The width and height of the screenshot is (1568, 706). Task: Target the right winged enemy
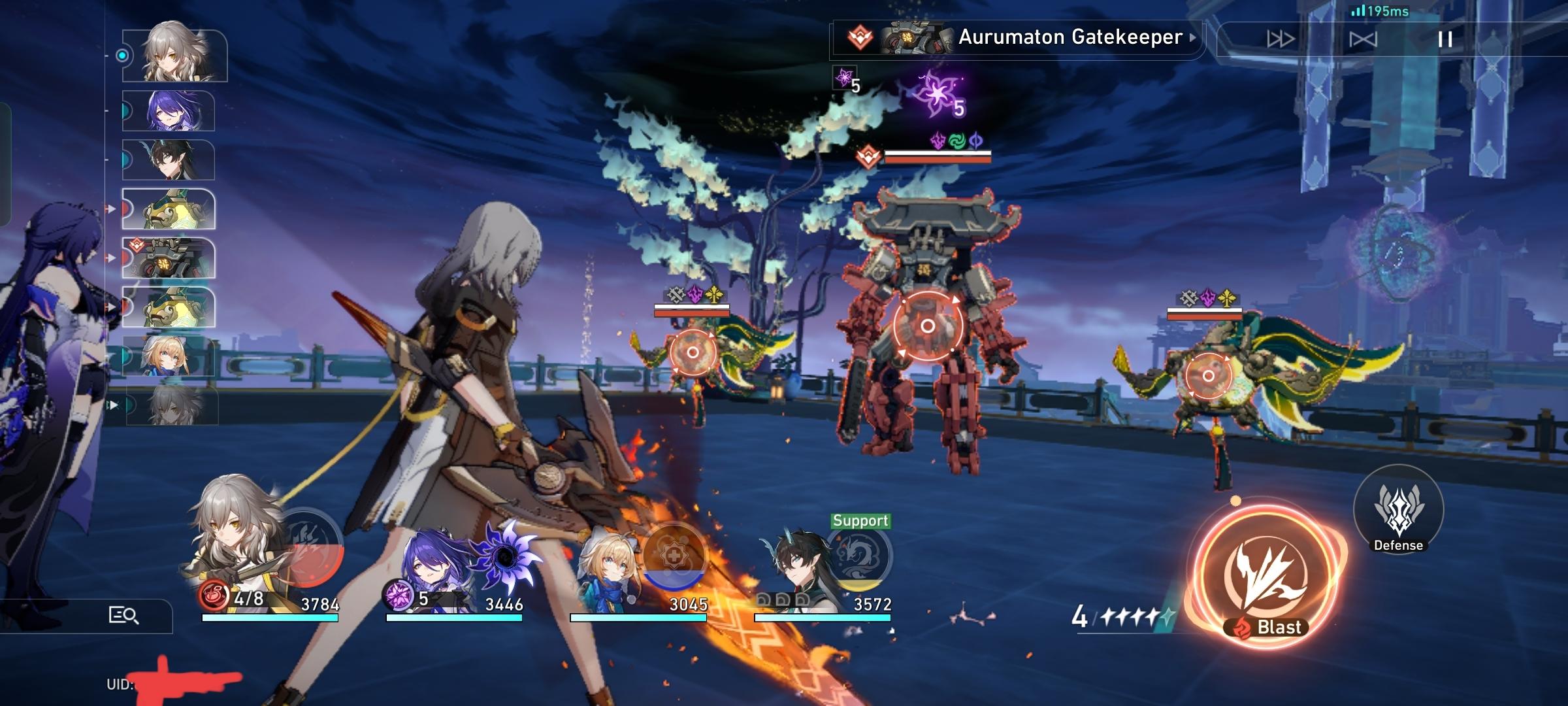1208,376
